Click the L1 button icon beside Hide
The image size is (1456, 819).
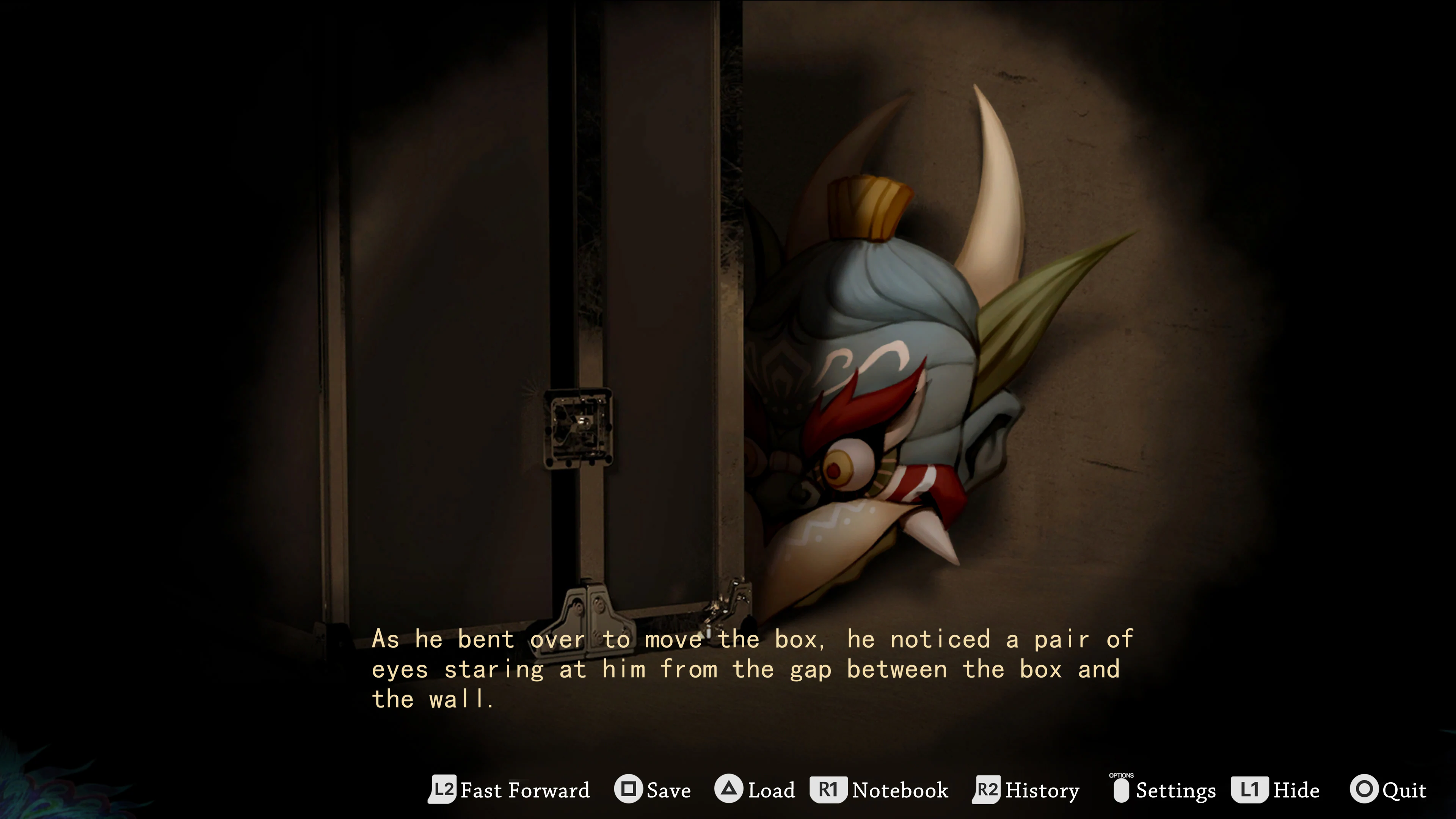[1250, 790]
